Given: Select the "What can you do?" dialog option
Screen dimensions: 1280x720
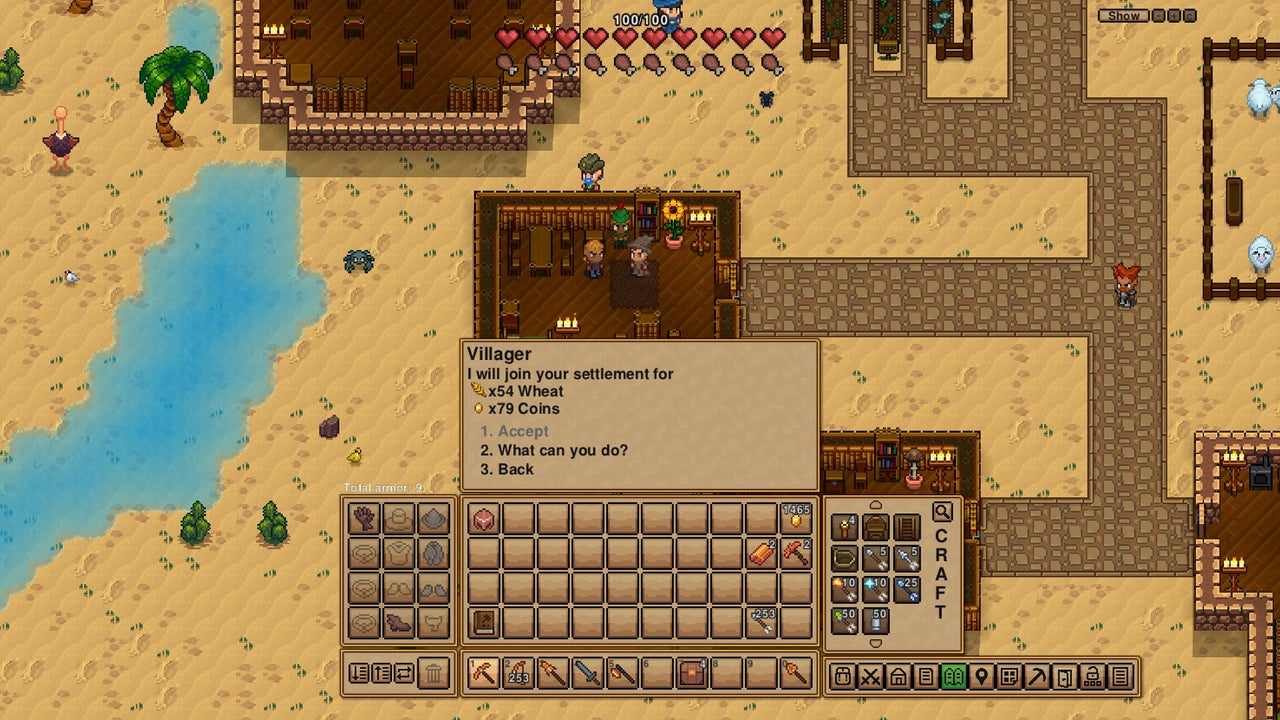Looking at the screenshot, I should coord(540,450).
